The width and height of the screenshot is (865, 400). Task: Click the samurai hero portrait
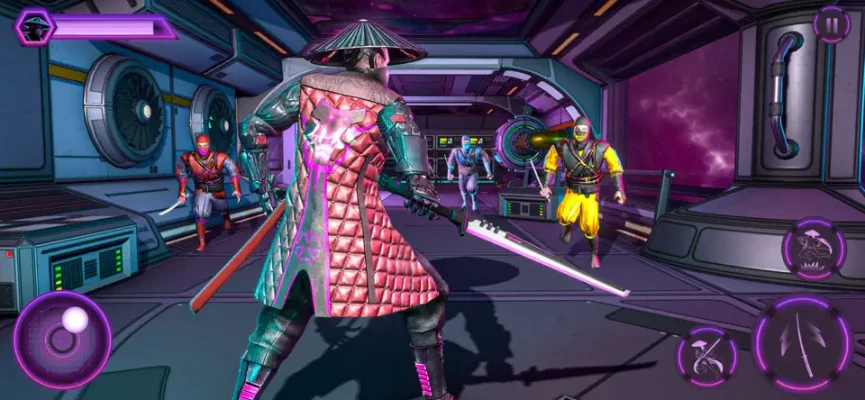point(35,25)
